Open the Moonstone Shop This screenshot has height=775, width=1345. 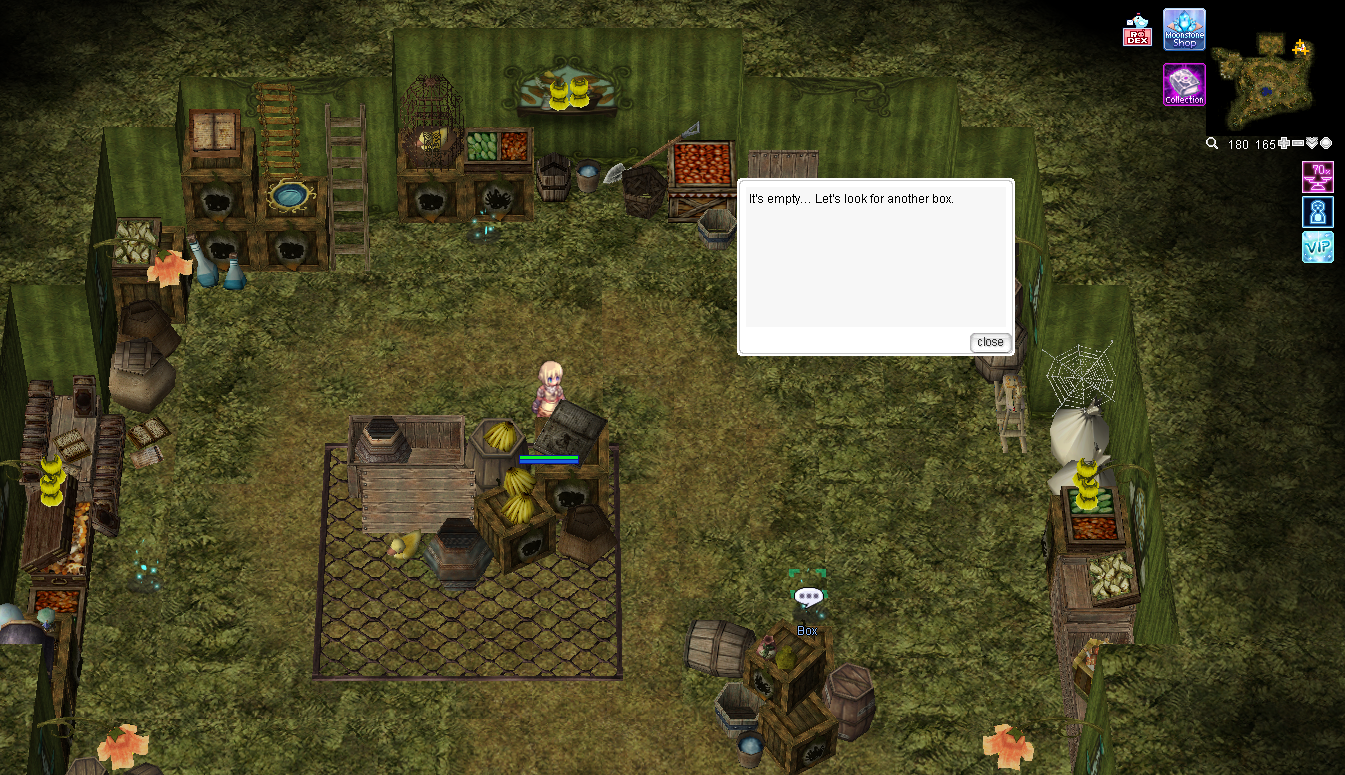coord(1184,29)
